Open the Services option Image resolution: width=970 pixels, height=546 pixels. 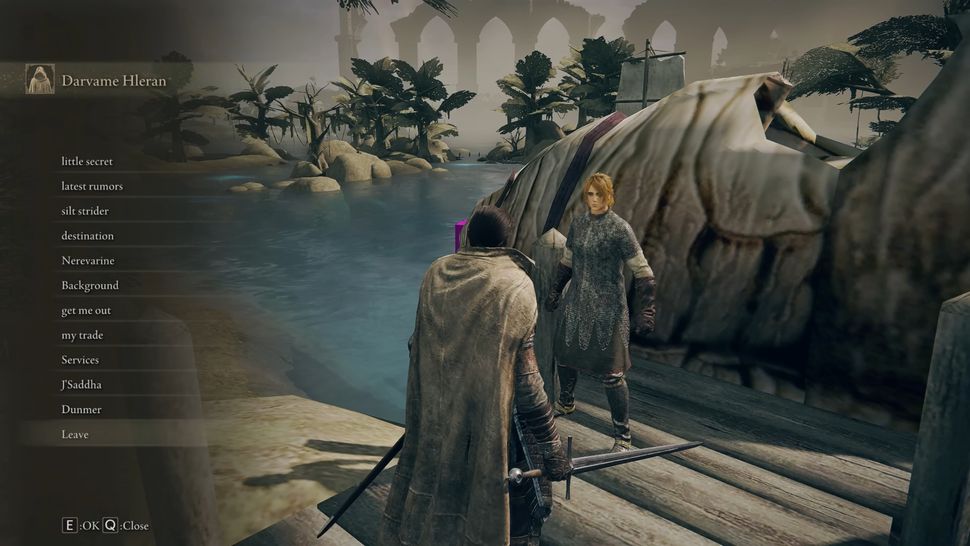pyautogui.click(x=80, y=360)
